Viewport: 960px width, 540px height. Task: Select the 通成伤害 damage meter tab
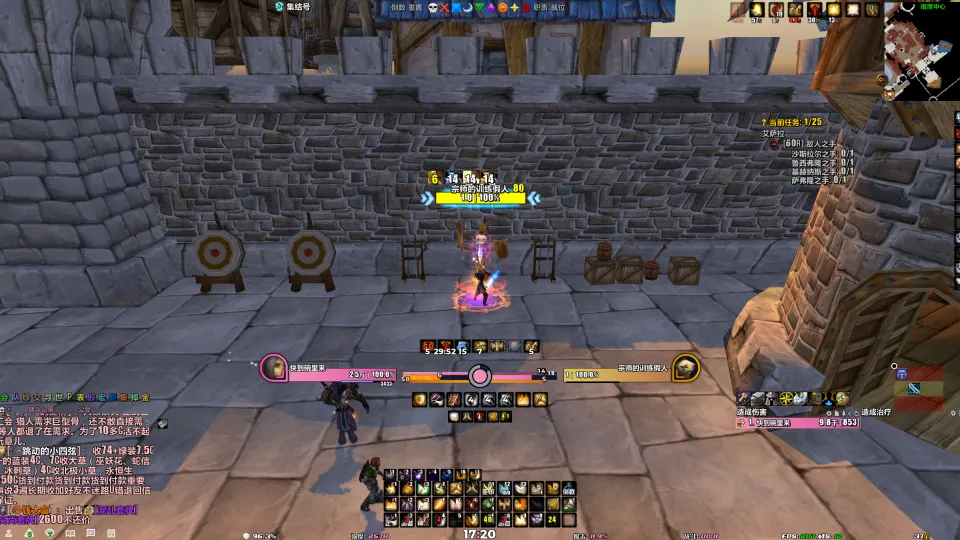click(758, 411)
